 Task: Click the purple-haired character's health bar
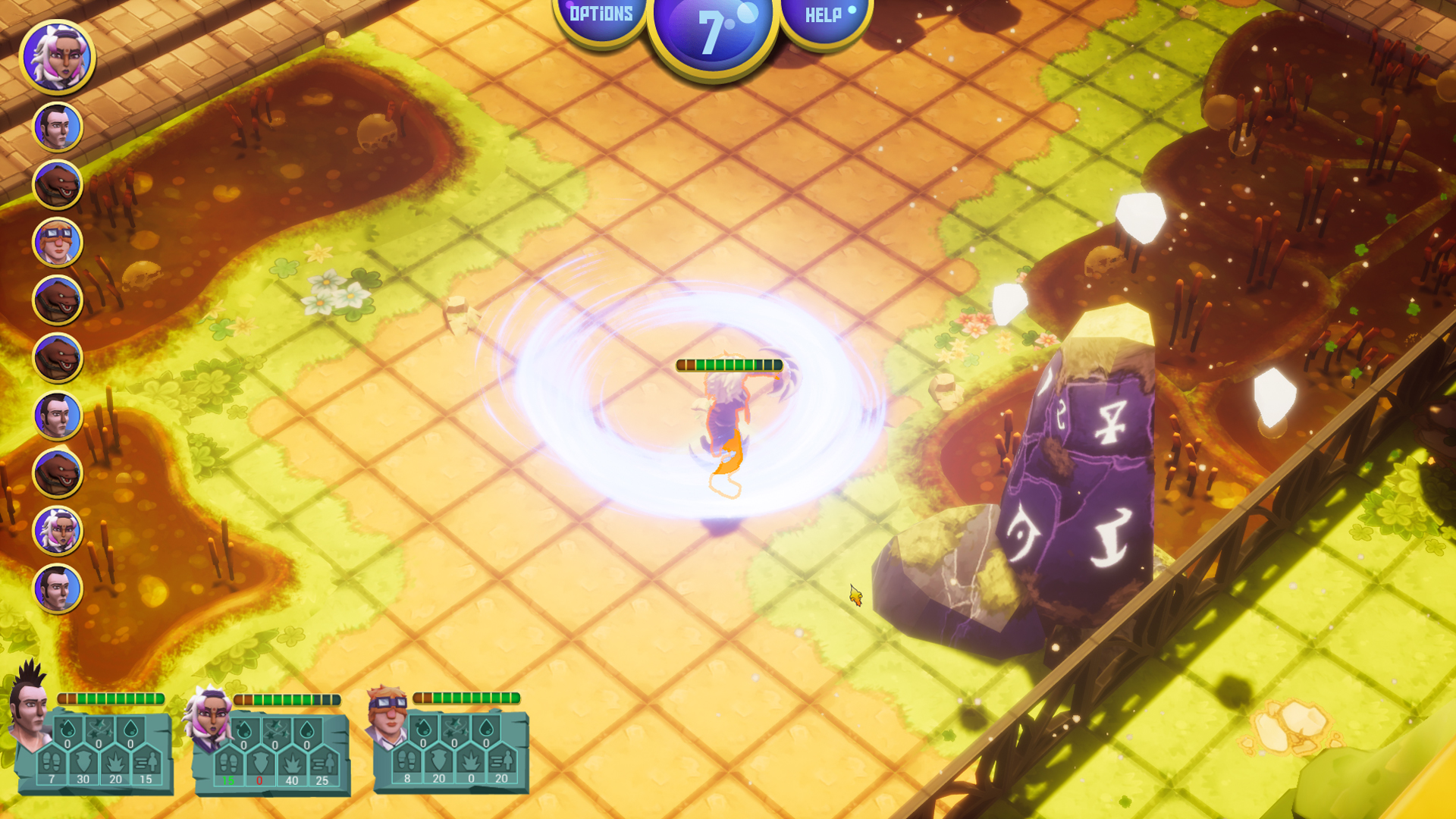pyautogui.click(x=287, y=699)
